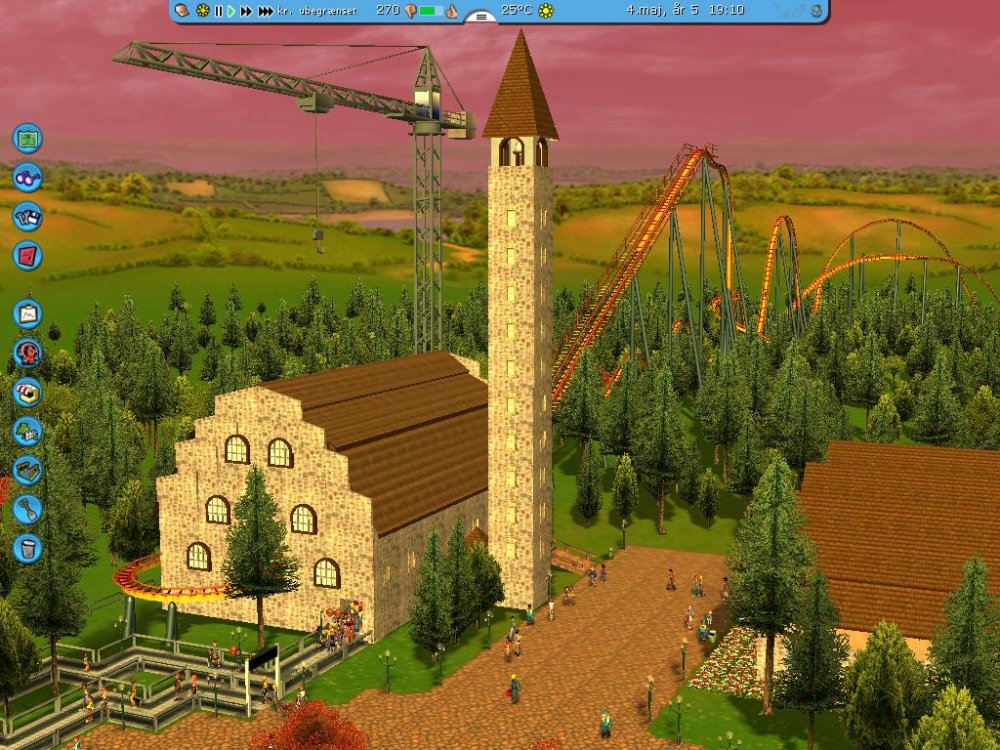
Task: Open the file and tools disk menu
Action: click(28, 216)
